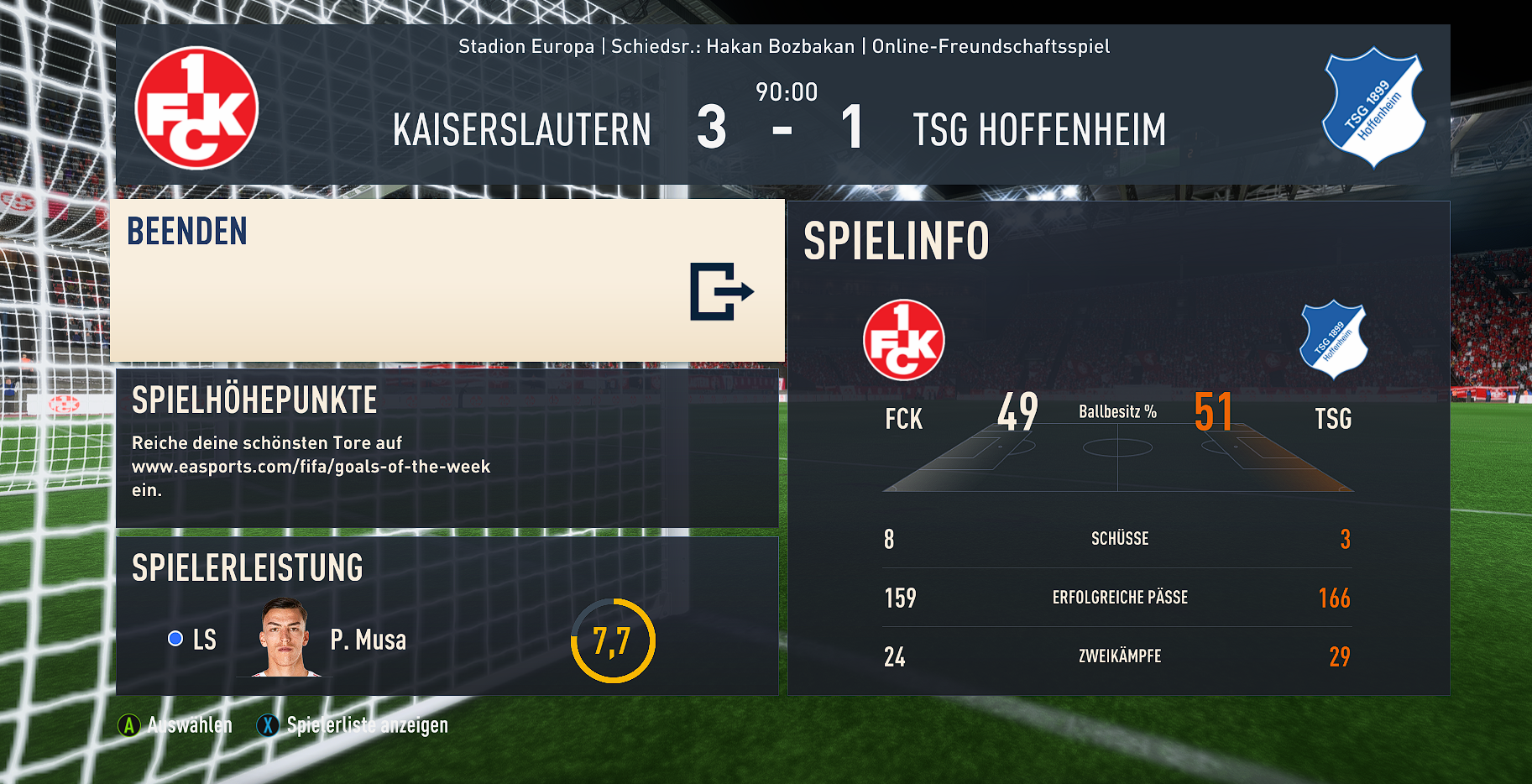
Task: Open the SPIELERLEISTUNG panel
Action: click(x=447, y=615)
